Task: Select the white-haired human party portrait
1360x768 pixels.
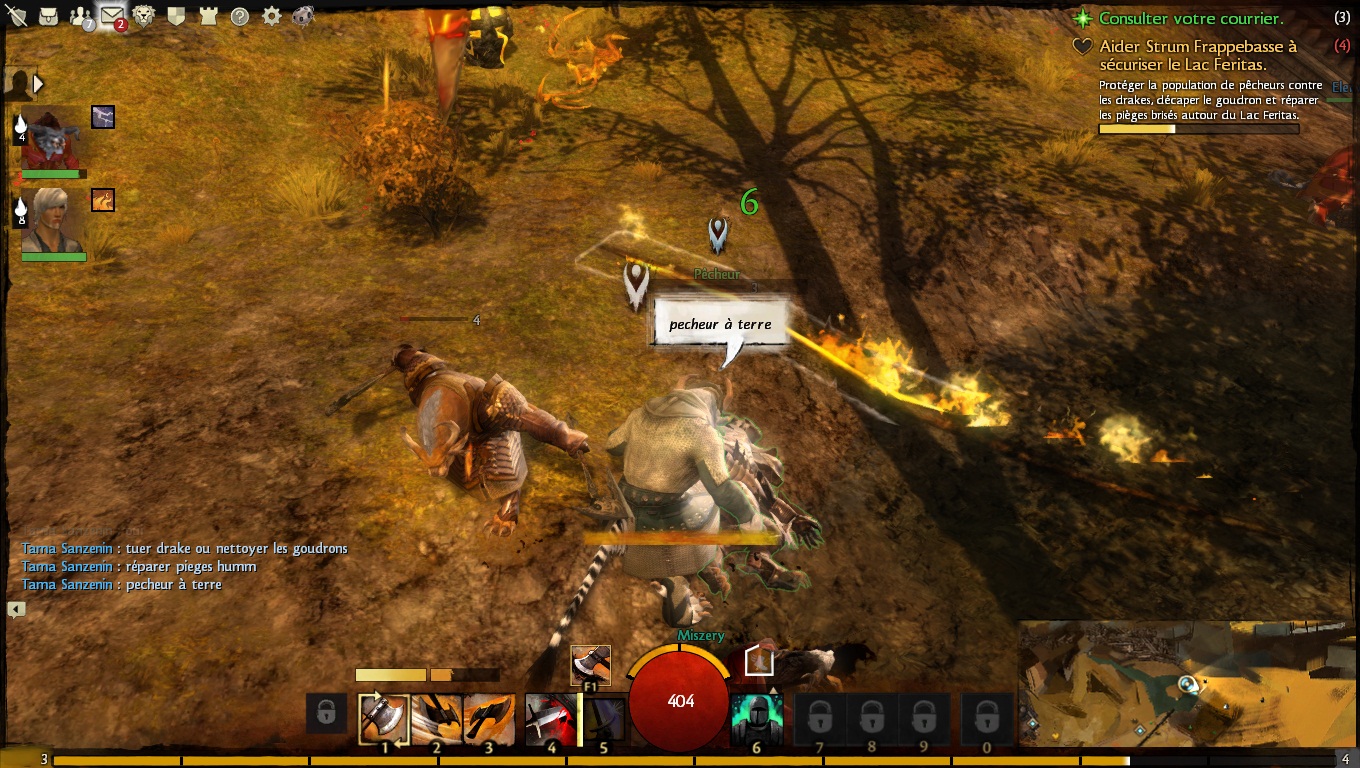Action: (53, 220)
